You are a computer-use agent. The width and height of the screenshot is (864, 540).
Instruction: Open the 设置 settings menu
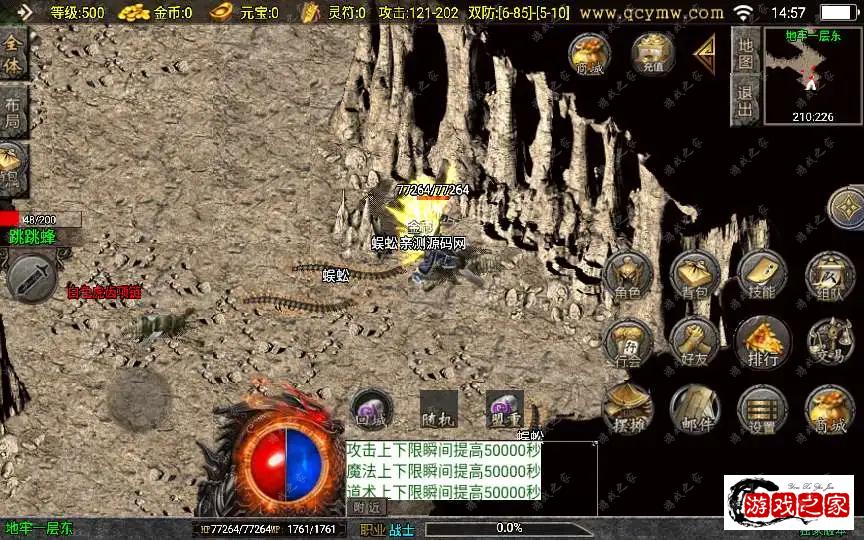point(762,409)
